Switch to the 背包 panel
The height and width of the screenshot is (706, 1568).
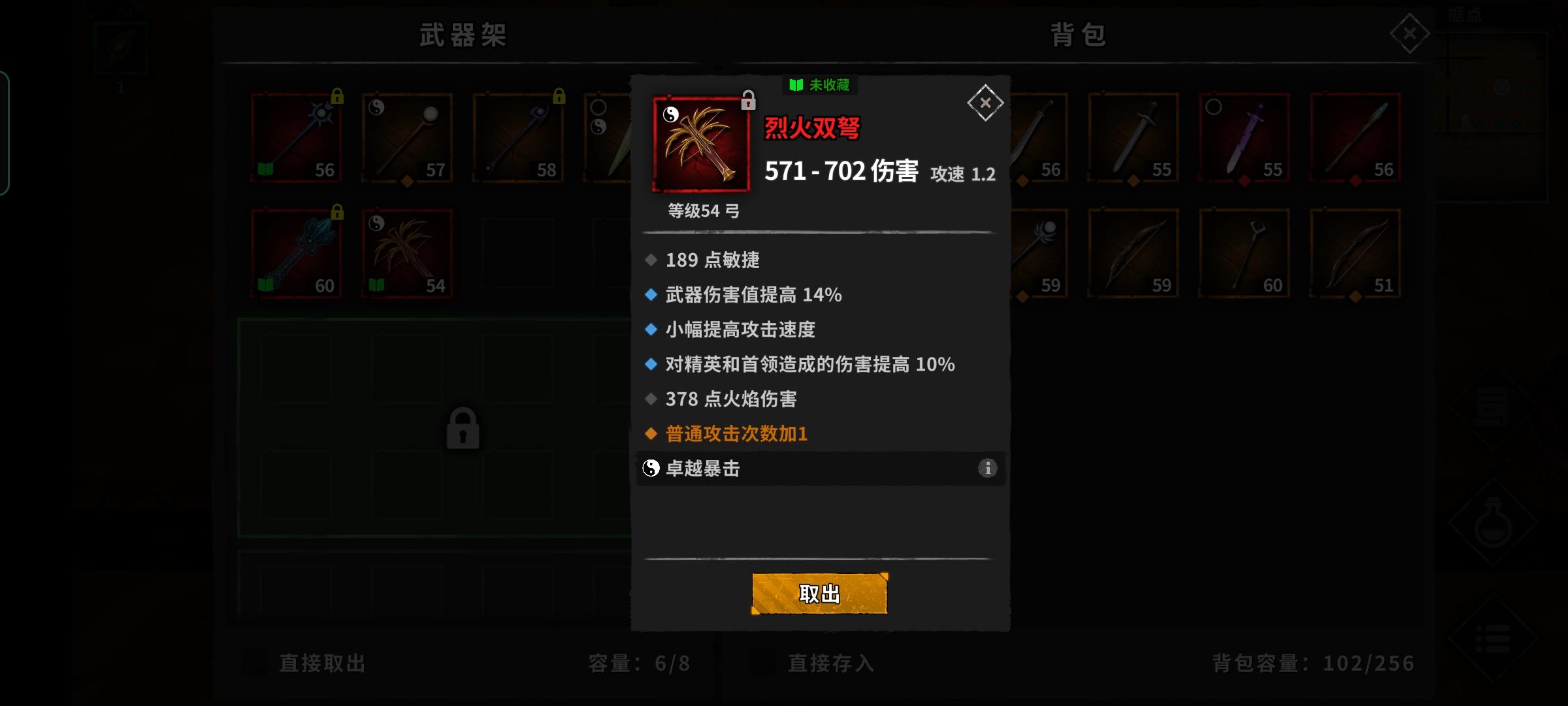(1078, 36)
